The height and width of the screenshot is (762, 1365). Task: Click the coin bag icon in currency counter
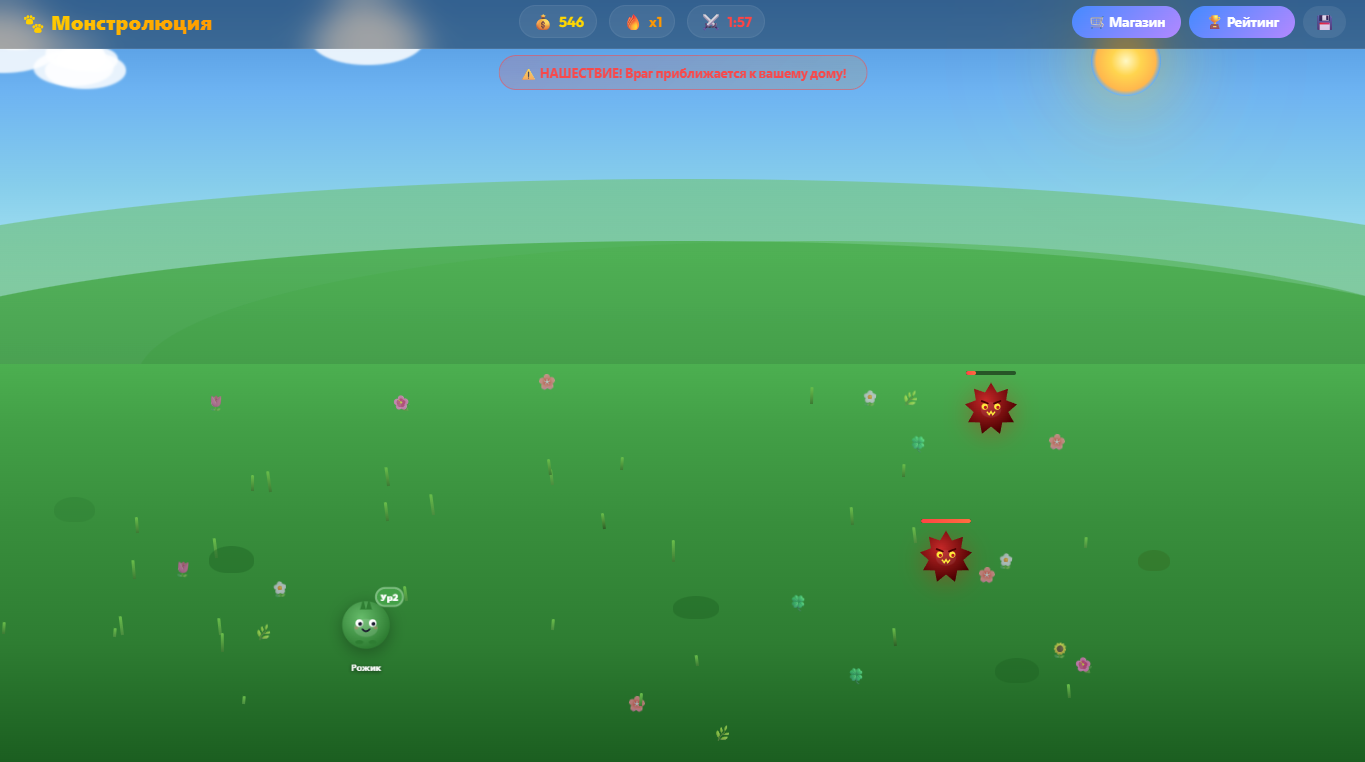542,21
